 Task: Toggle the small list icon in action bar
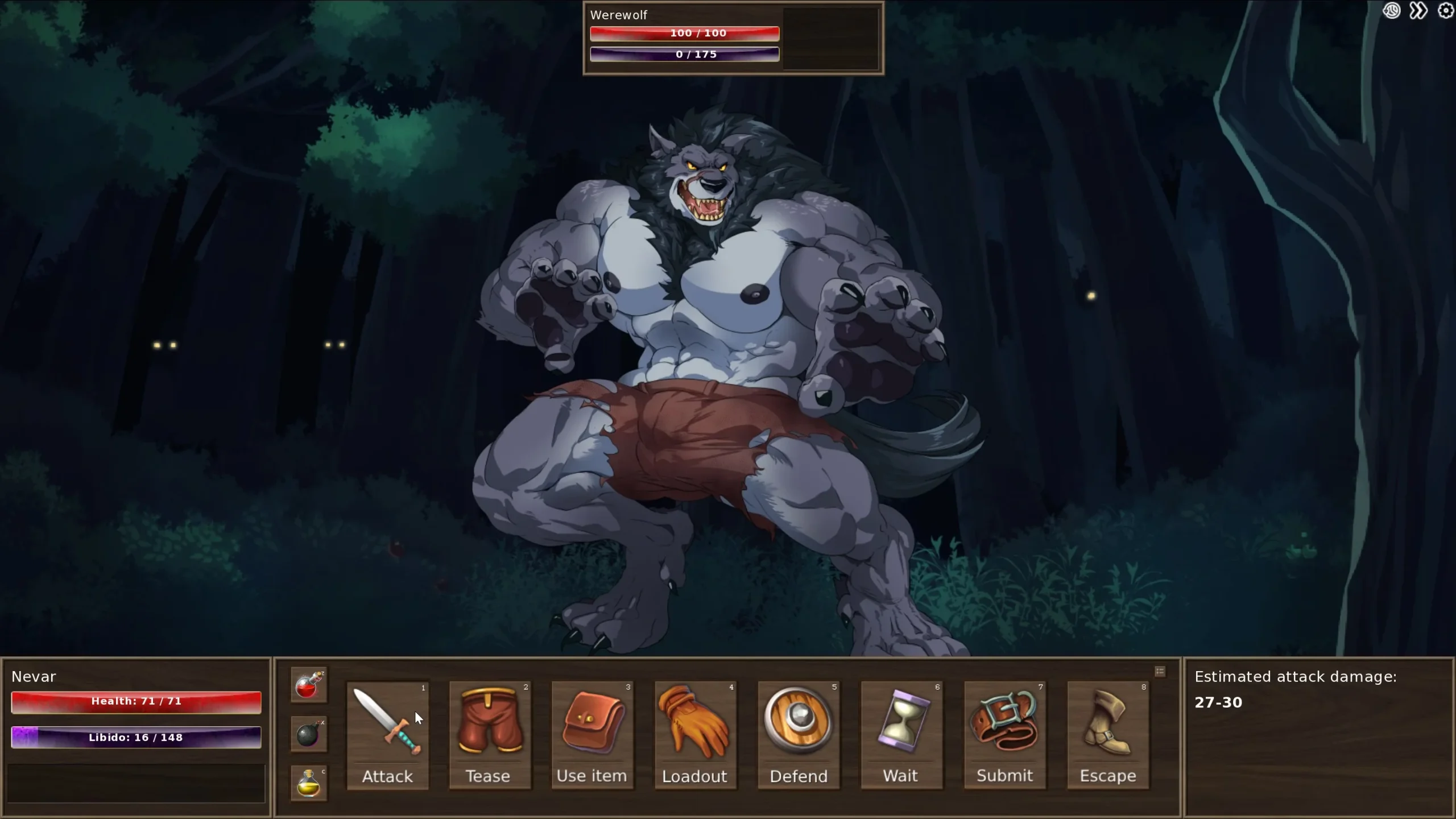click(x=1160, y=672)
